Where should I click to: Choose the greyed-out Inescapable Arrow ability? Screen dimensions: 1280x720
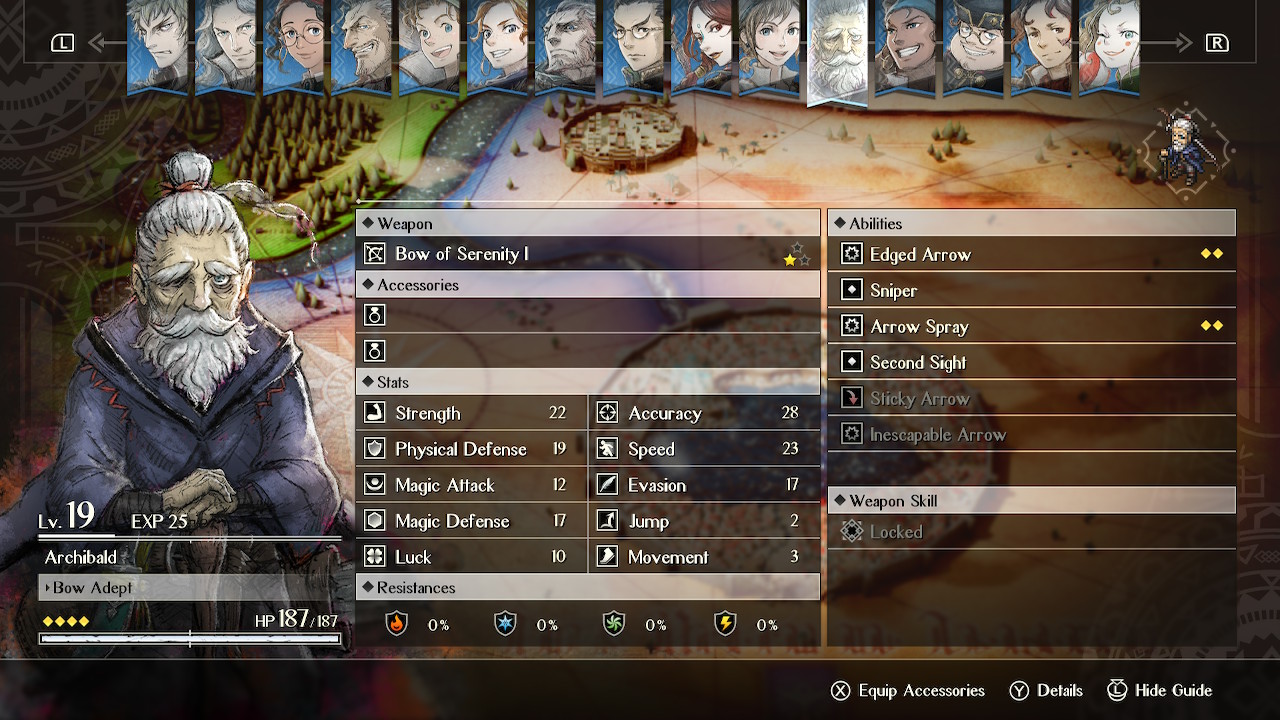pos(1031,435)
